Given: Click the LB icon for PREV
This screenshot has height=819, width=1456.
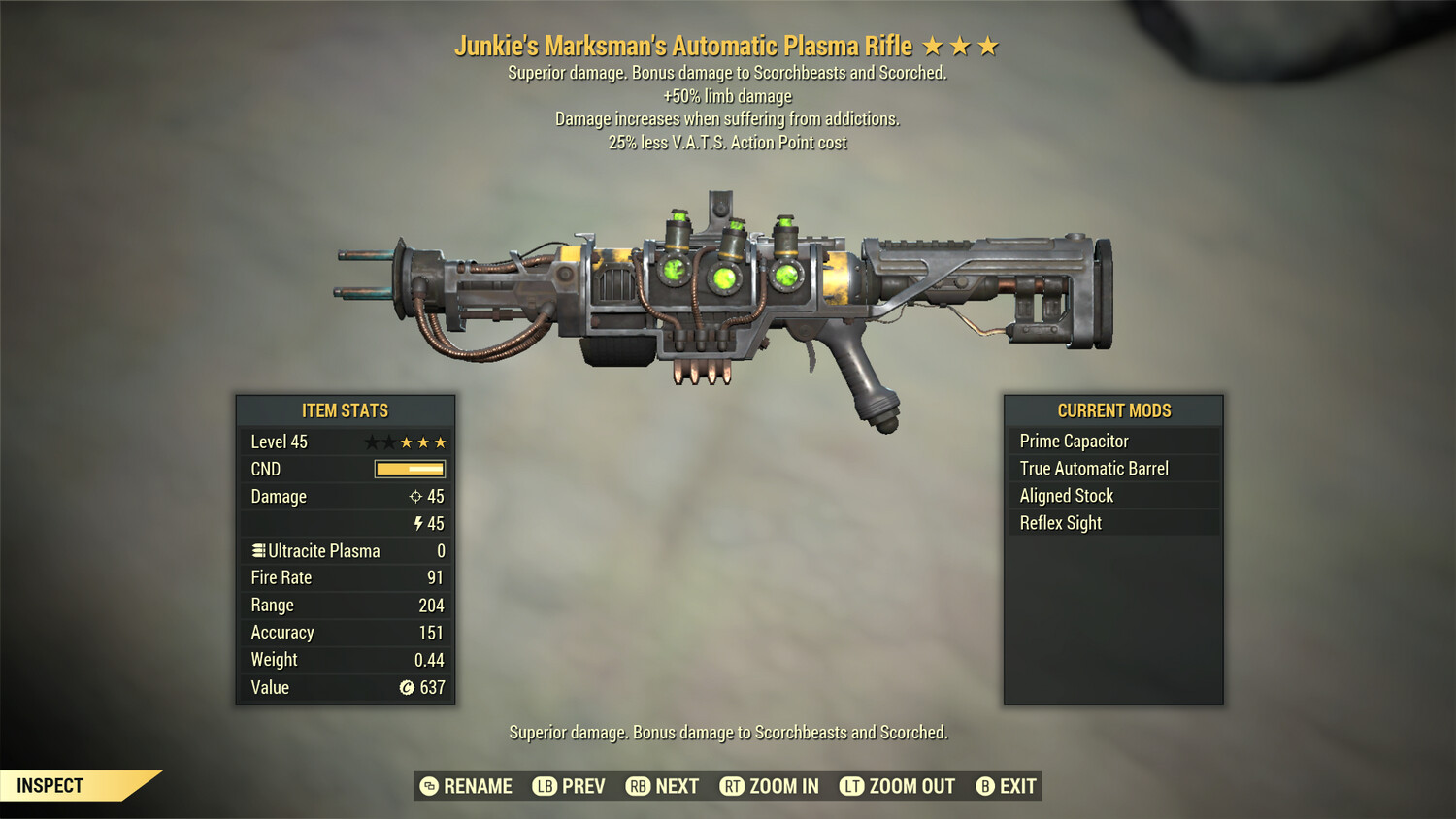Looking at the screenshot, I should (x=546, y=786).
